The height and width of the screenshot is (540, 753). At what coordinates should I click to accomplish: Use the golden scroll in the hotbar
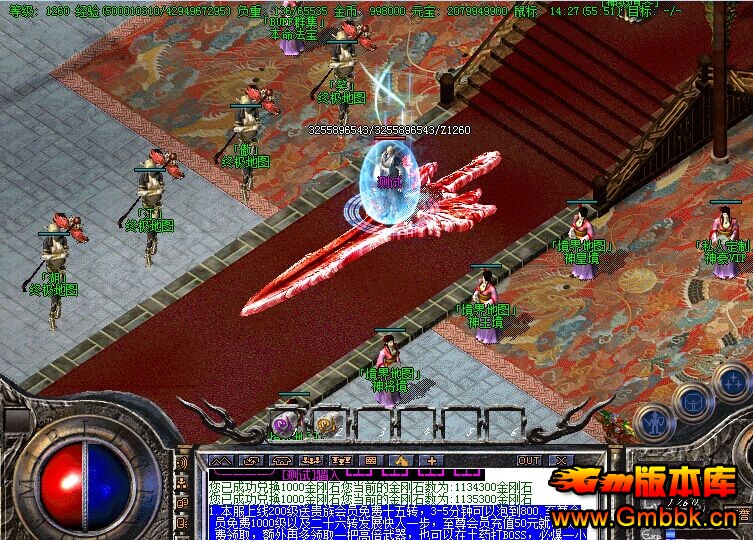tap(326, 423)
